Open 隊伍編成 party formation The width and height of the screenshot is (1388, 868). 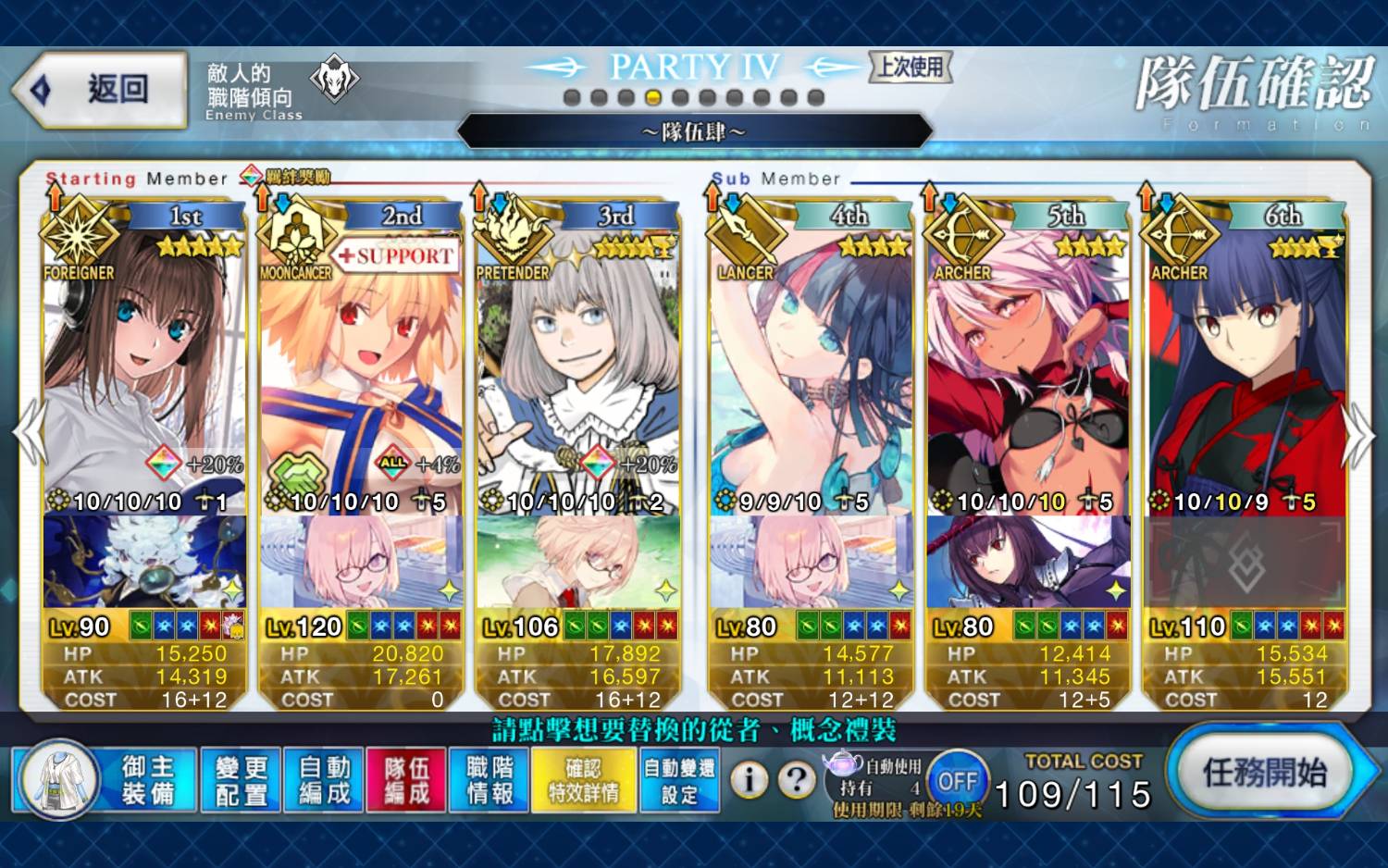click(407, 780)
